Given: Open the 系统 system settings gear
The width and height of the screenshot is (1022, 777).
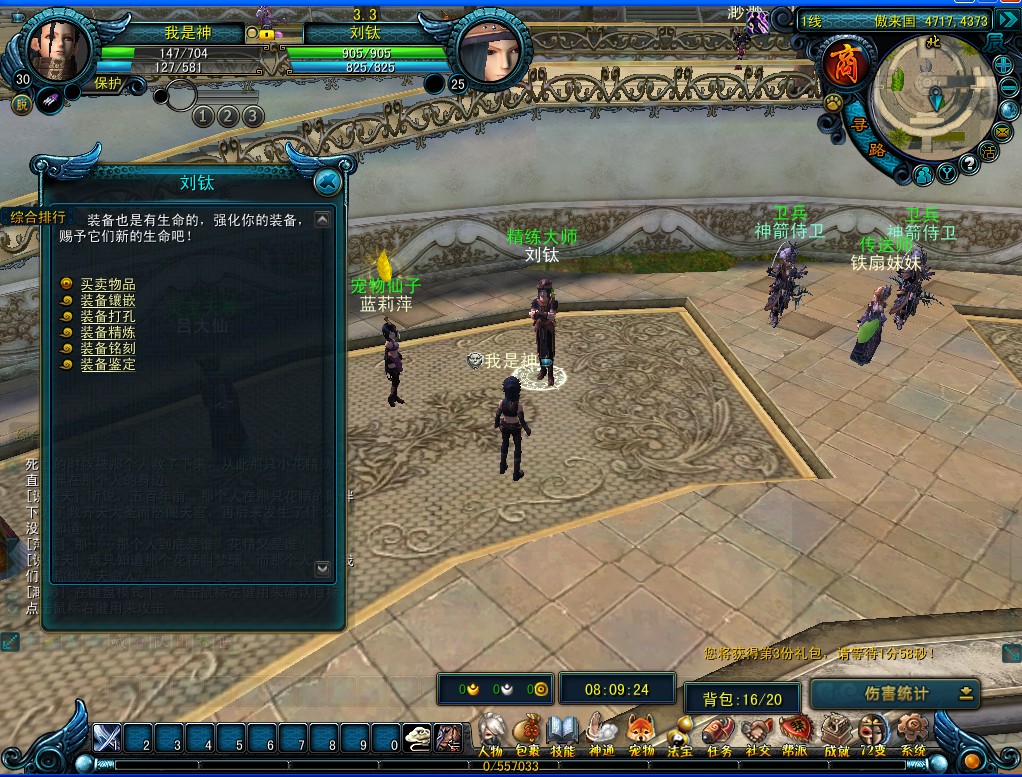Looking at the screenshot, I should click(x=912, y=736).
